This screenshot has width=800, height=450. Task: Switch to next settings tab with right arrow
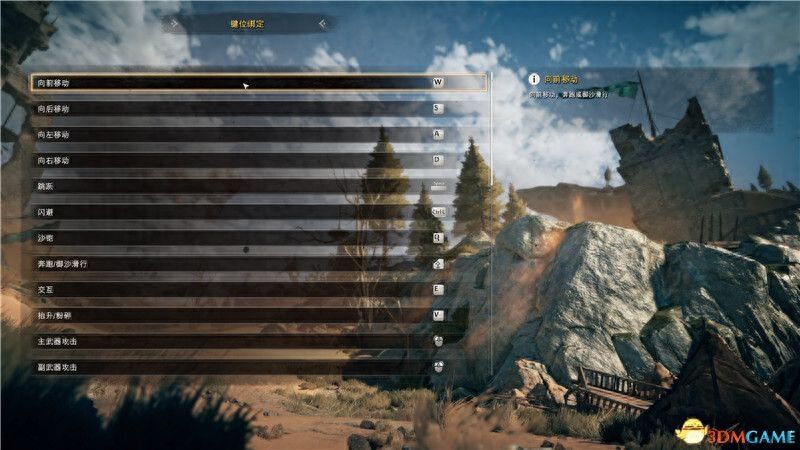pos(321,21)
